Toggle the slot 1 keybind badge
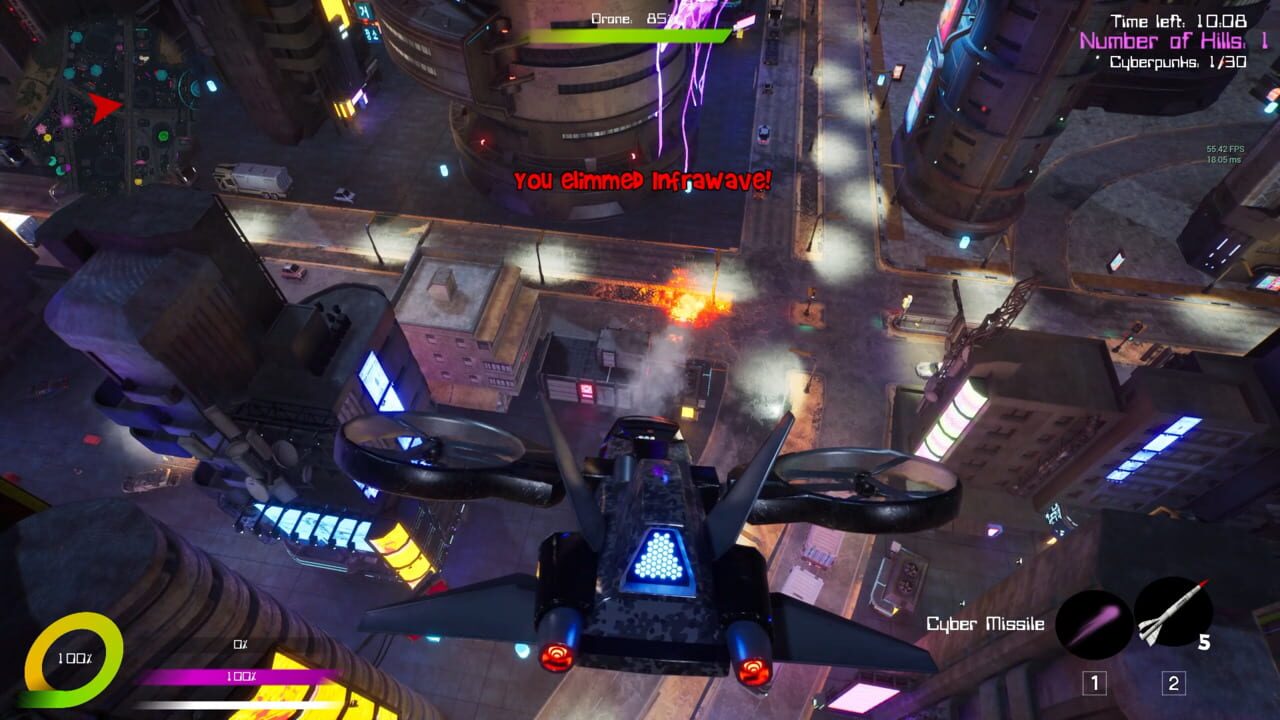 click(1095, 682)
